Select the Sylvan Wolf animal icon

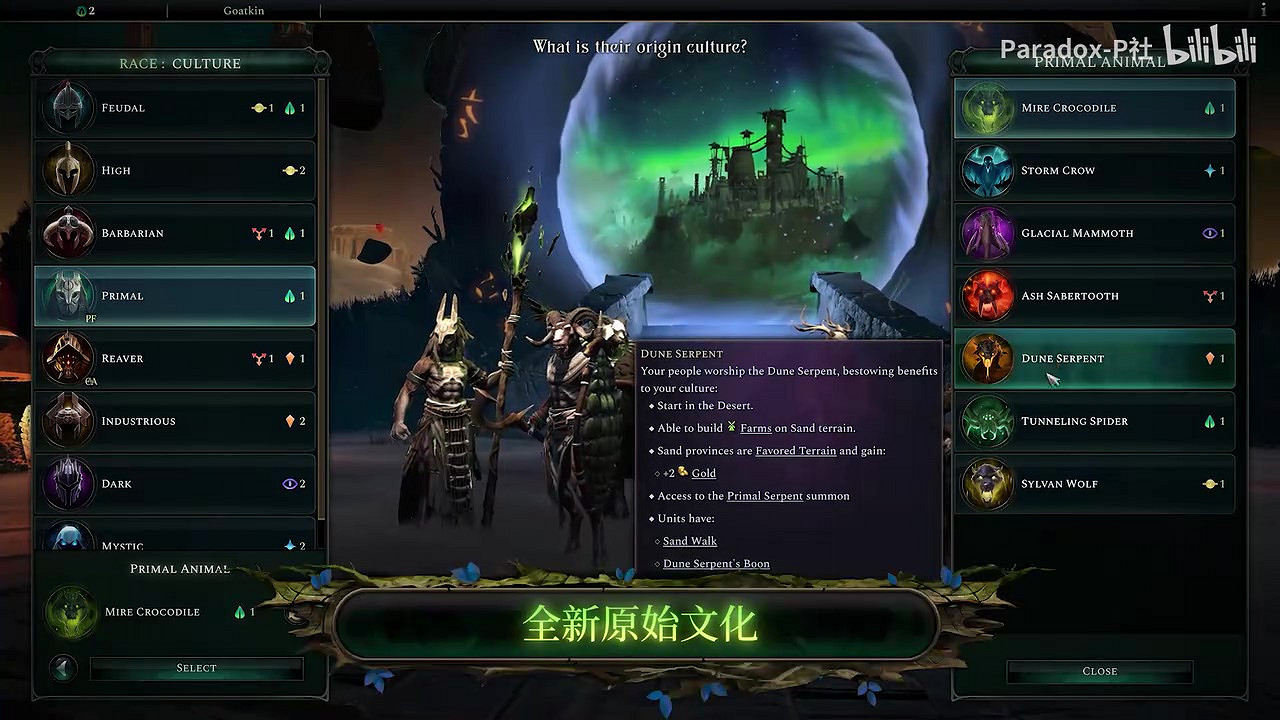coord(987,484)
